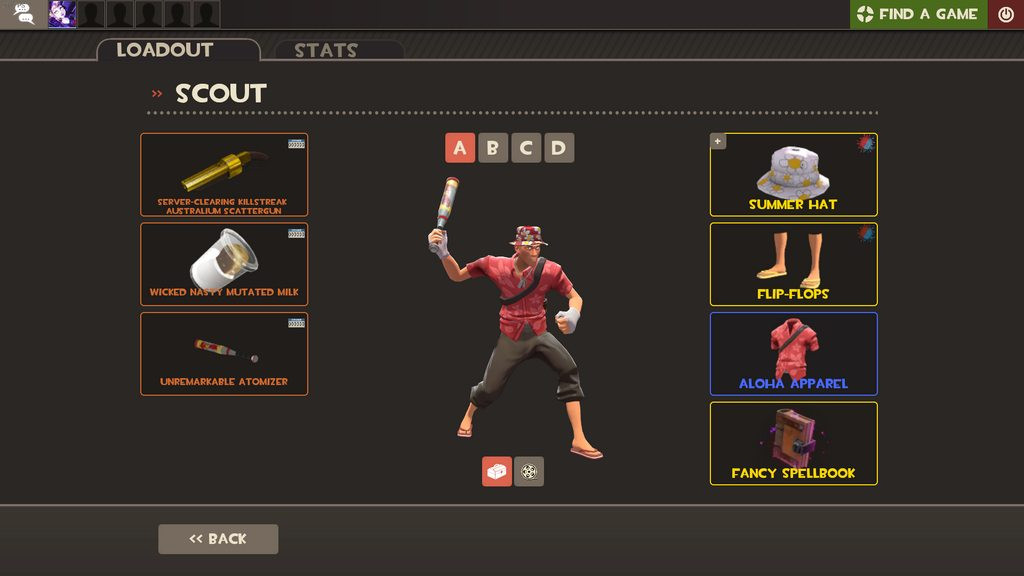
Task: Open the chat bubbles icon
Action: [x=24, y=14]
